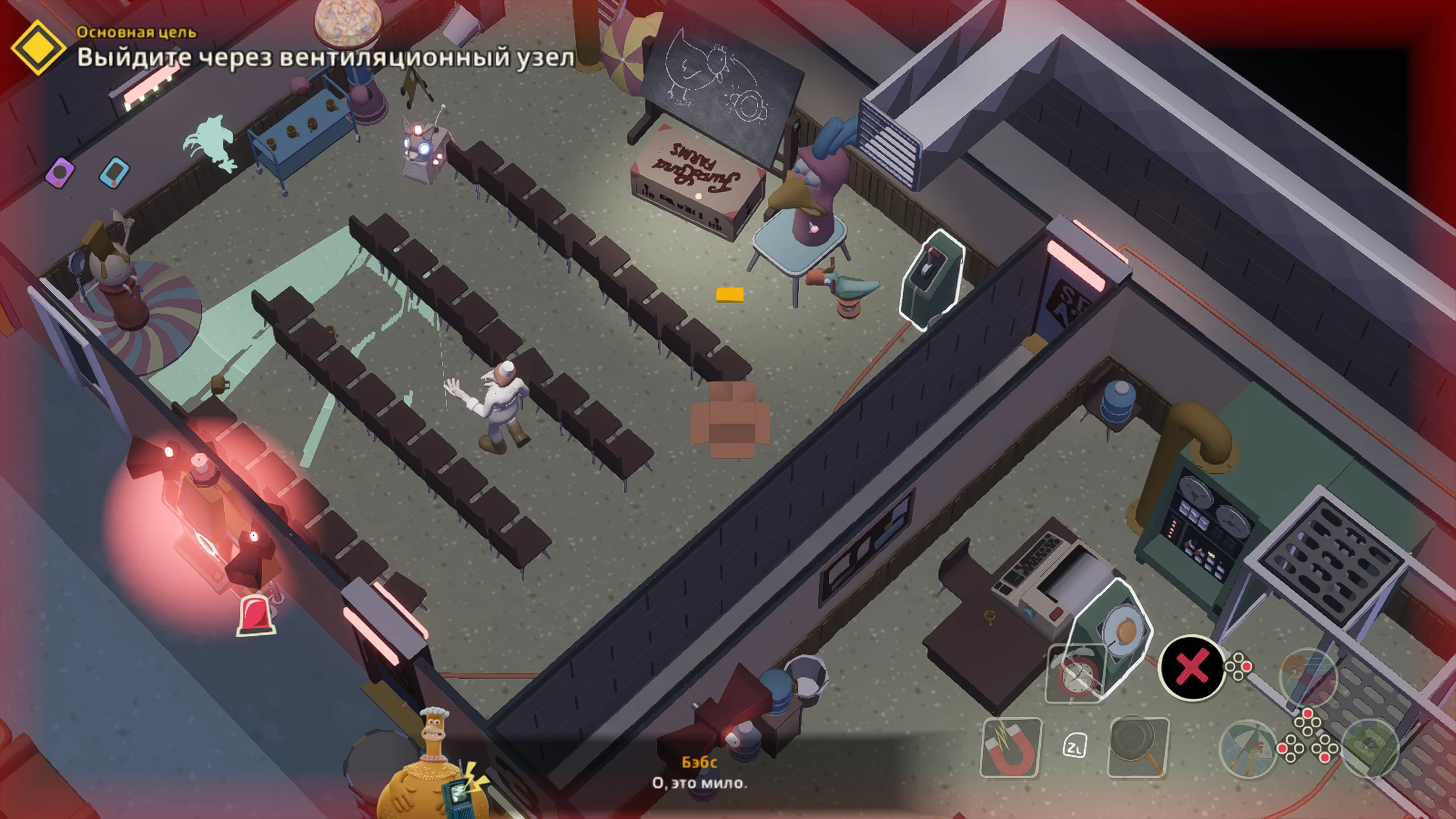Click the red X cancel button
This screenshot has width=1456, height=819.
click(x=1192, y=667)
